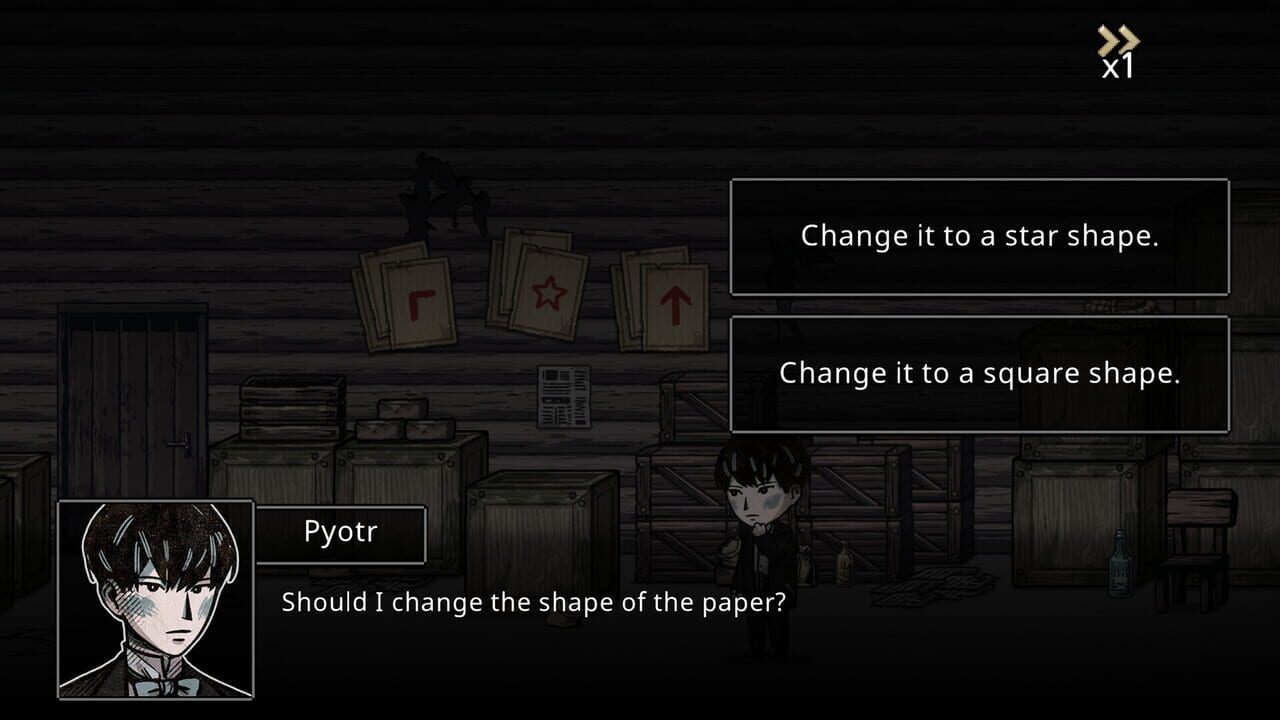Viewport: 1280px width, 720px height.
Task: Click the Pyotr name plate
Action: (x=341, y=532)
